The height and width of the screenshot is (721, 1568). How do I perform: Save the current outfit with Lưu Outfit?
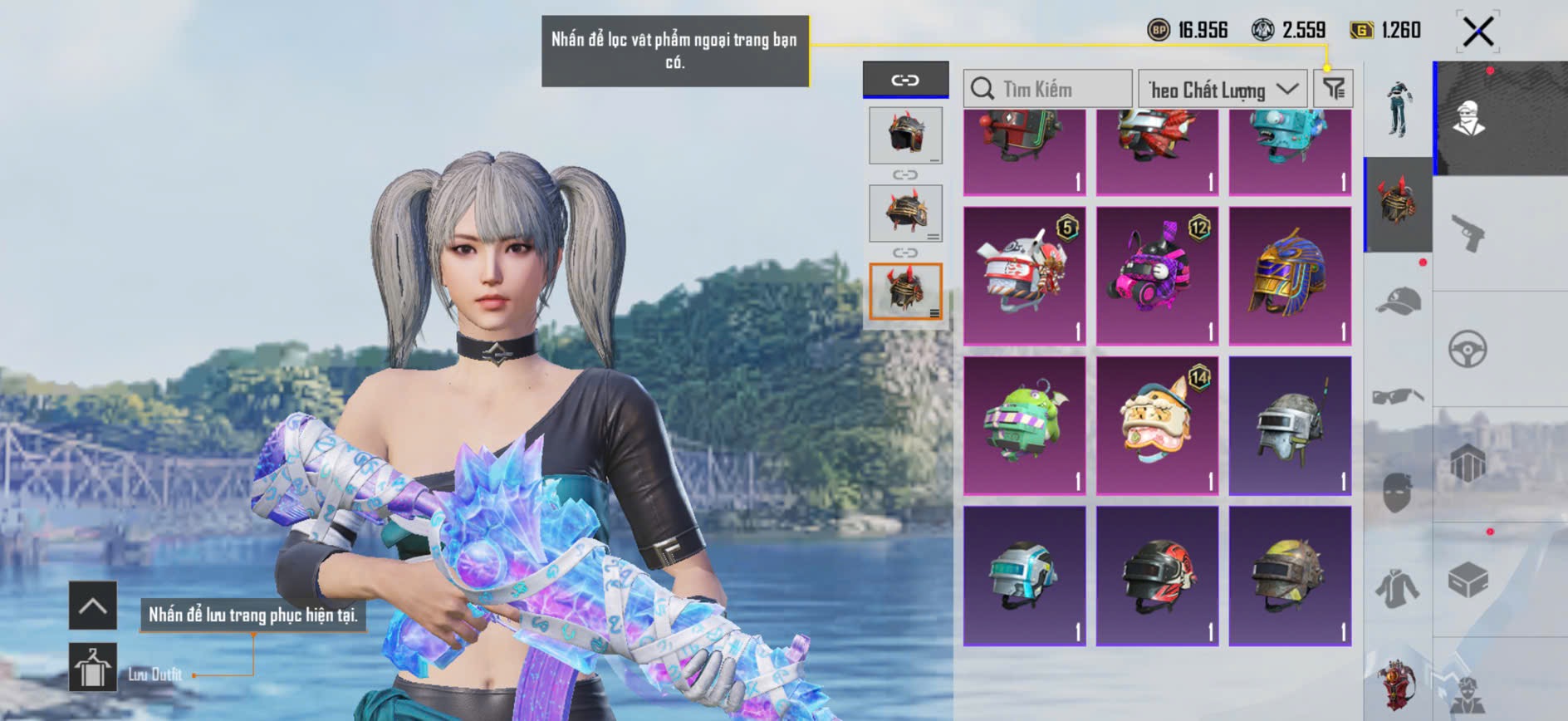93,667
